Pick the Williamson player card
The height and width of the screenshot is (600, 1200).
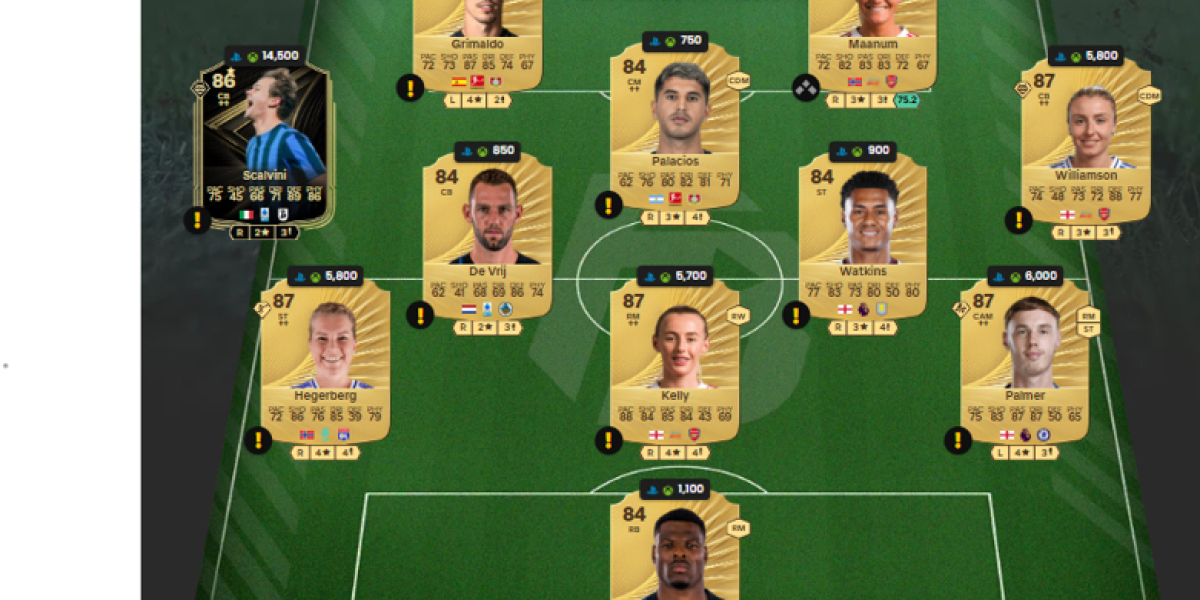(1085, 140)
